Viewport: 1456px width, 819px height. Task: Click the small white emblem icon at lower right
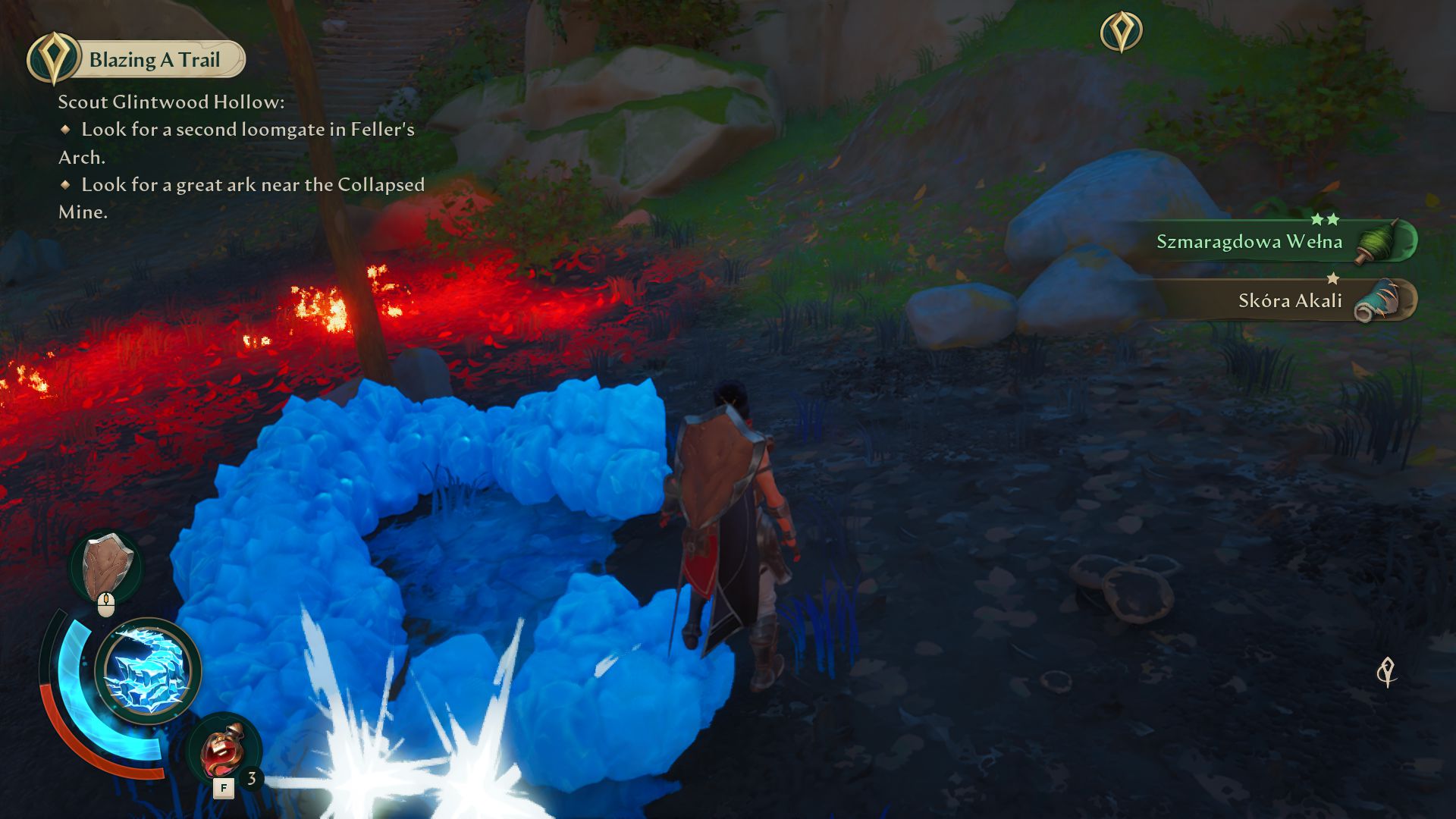click(x=1387, y=672)
